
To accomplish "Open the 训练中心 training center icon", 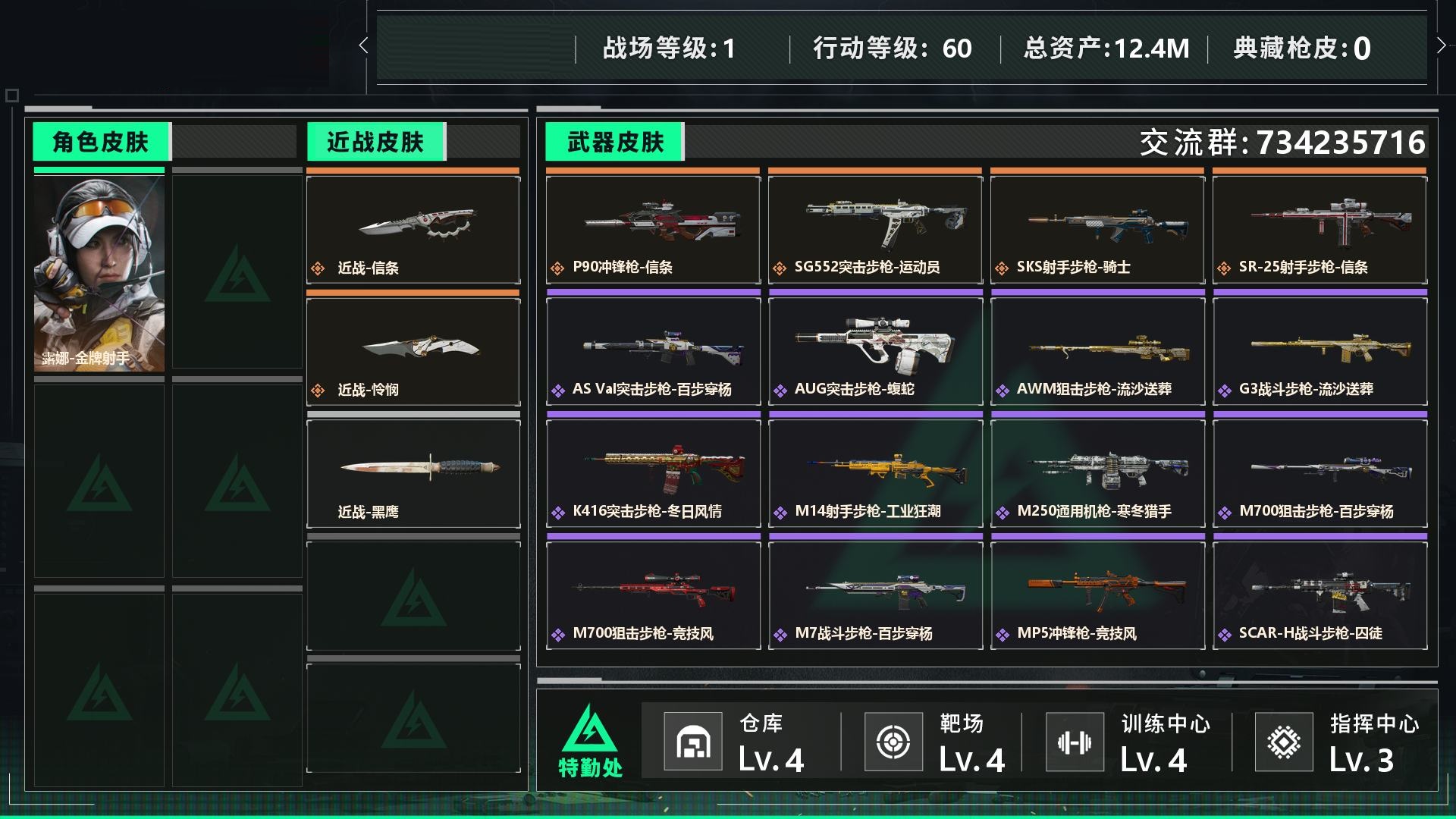I will (x=1075, y=741).
